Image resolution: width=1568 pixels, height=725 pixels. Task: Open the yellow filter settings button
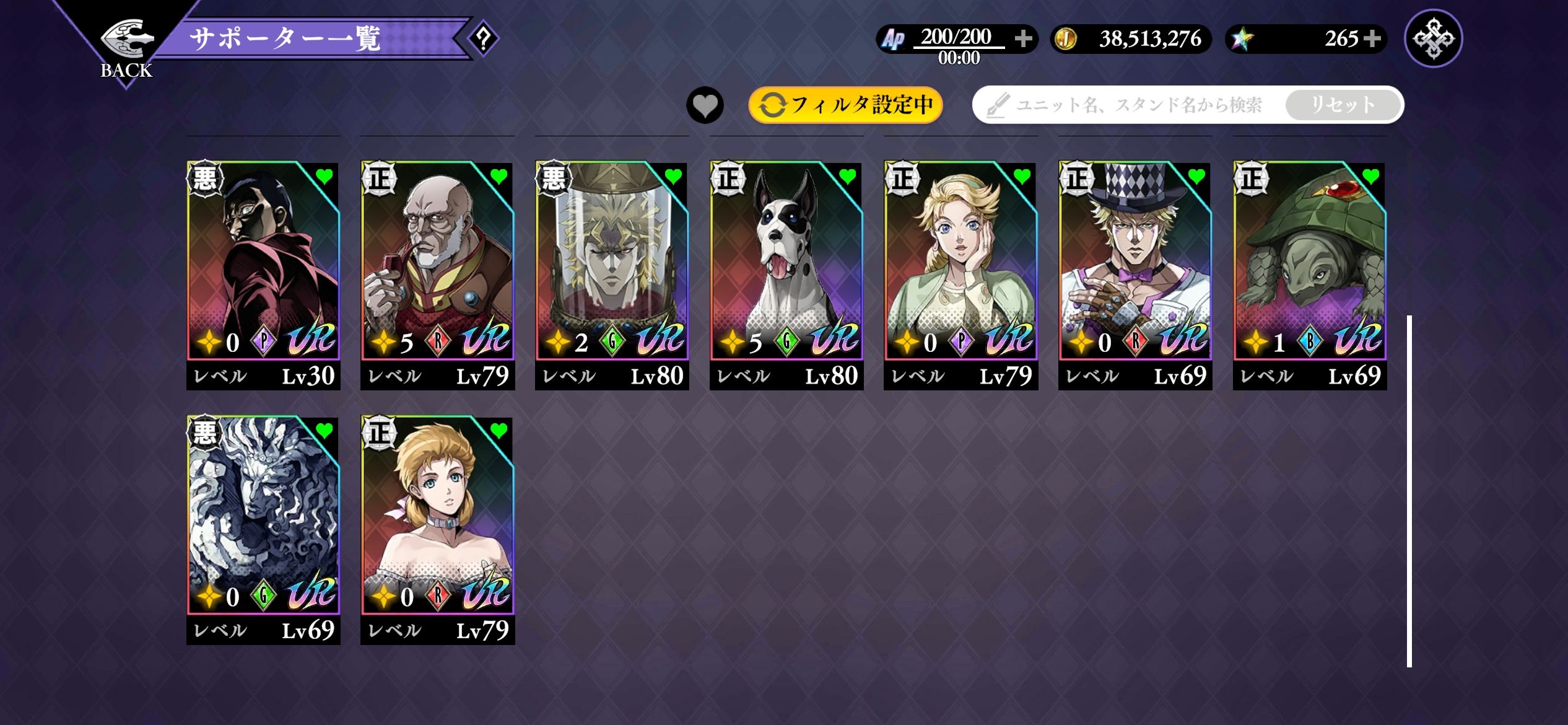point(845,105)
